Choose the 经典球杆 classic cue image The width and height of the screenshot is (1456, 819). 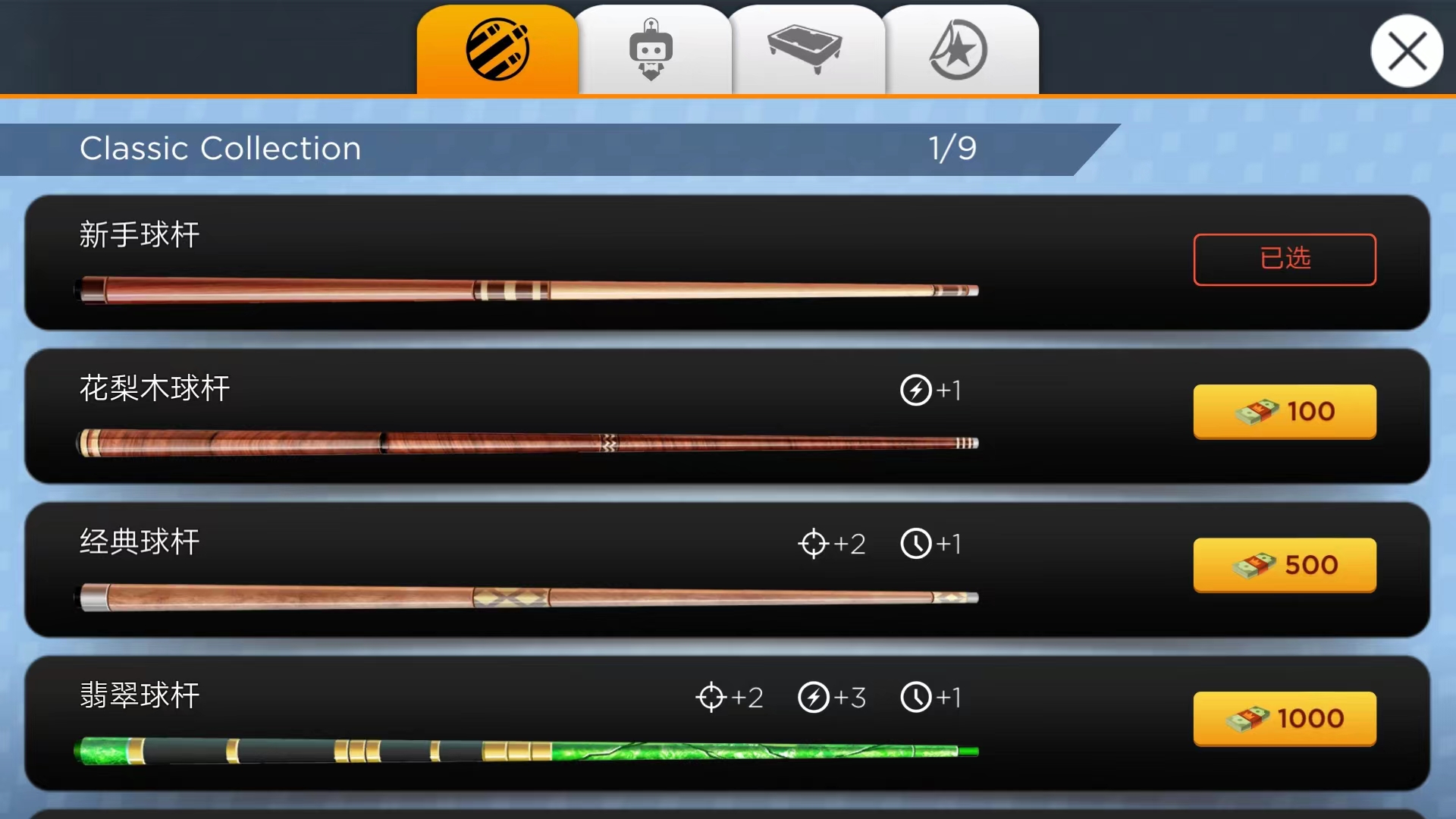(527, 598)
